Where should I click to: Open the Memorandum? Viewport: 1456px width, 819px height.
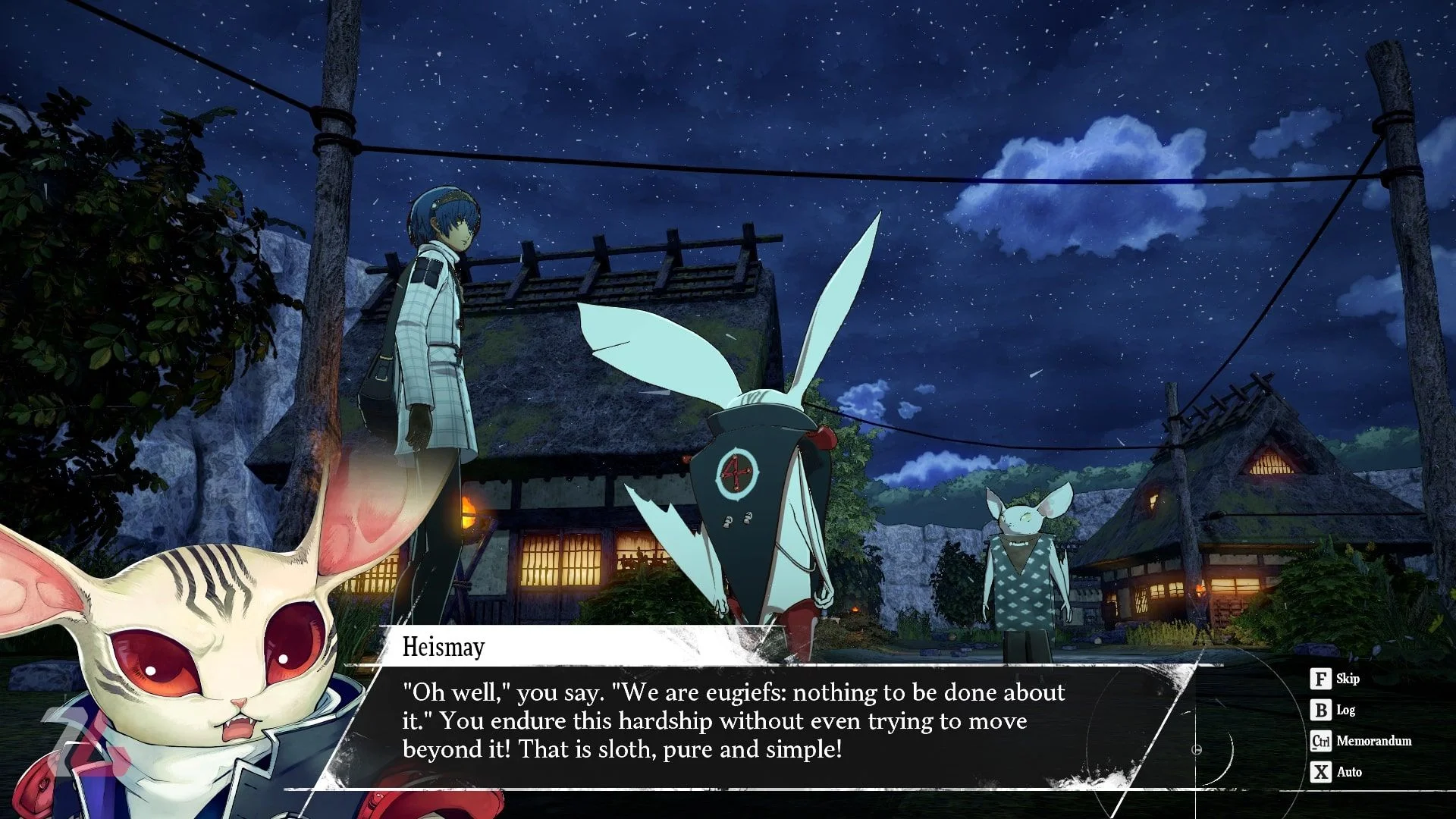click(x=1361, y=741)
